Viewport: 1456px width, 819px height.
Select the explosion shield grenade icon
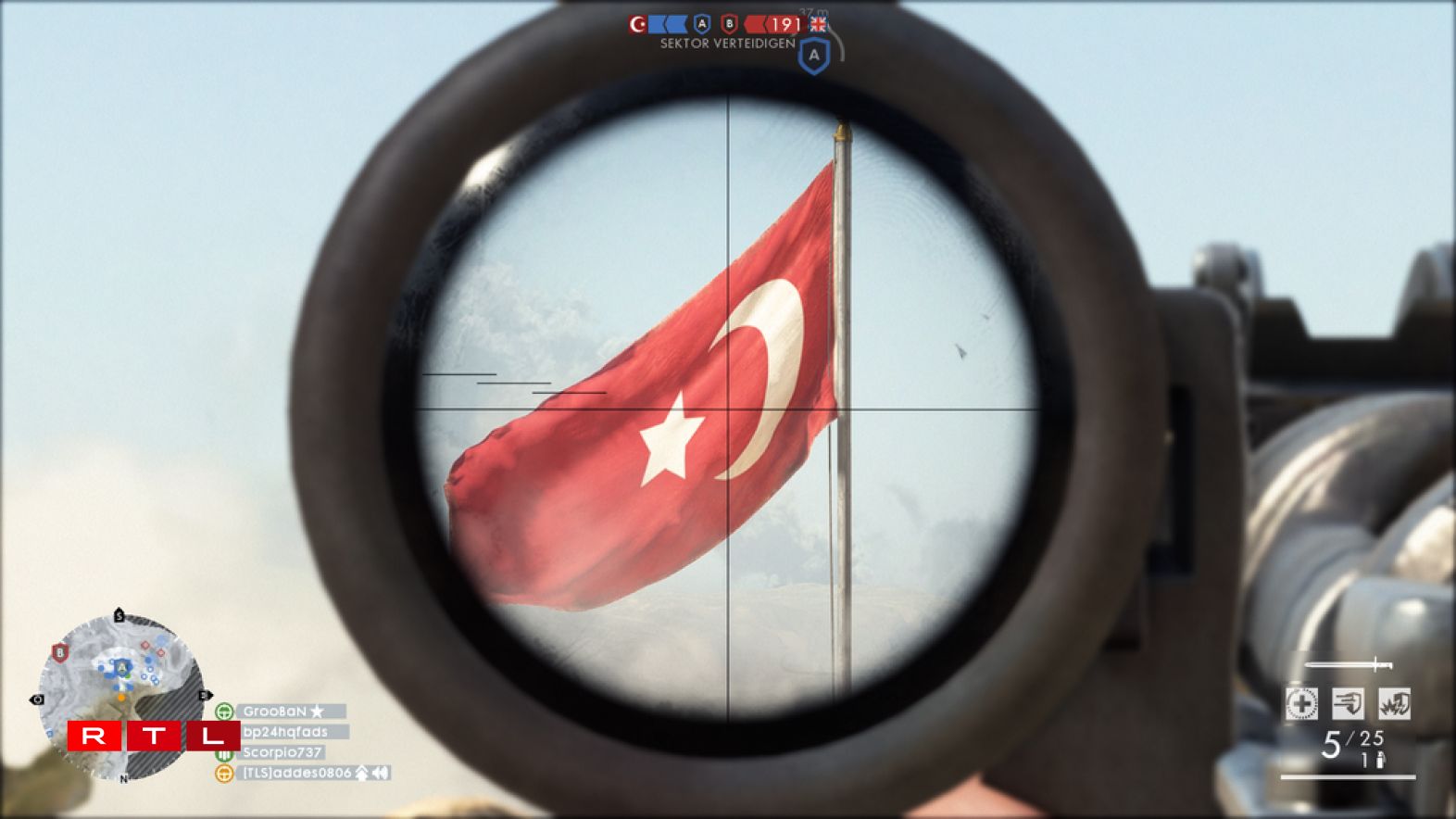(1394, 704)
